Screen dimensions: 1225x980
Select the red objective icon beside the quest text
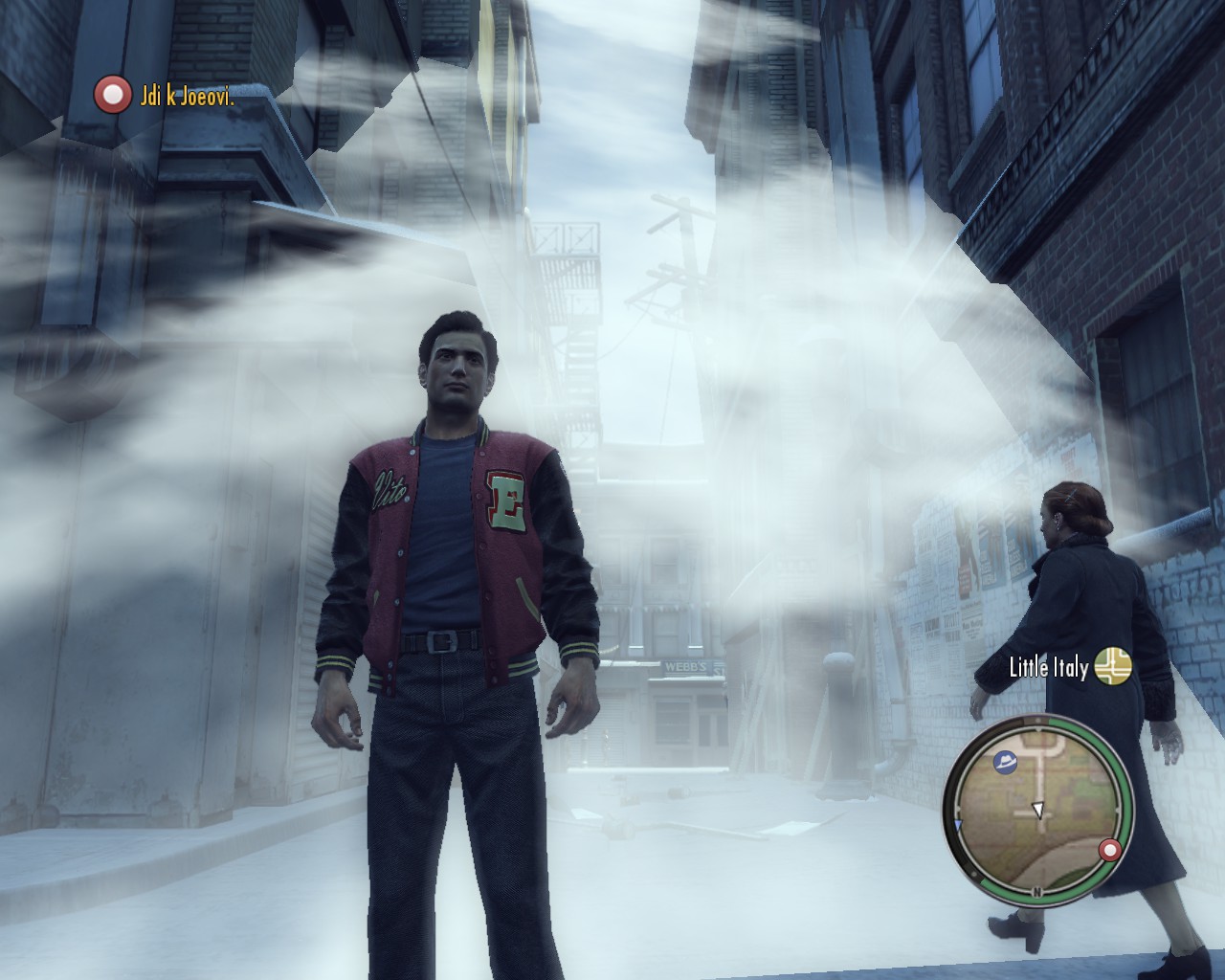[x=112, y=95]
